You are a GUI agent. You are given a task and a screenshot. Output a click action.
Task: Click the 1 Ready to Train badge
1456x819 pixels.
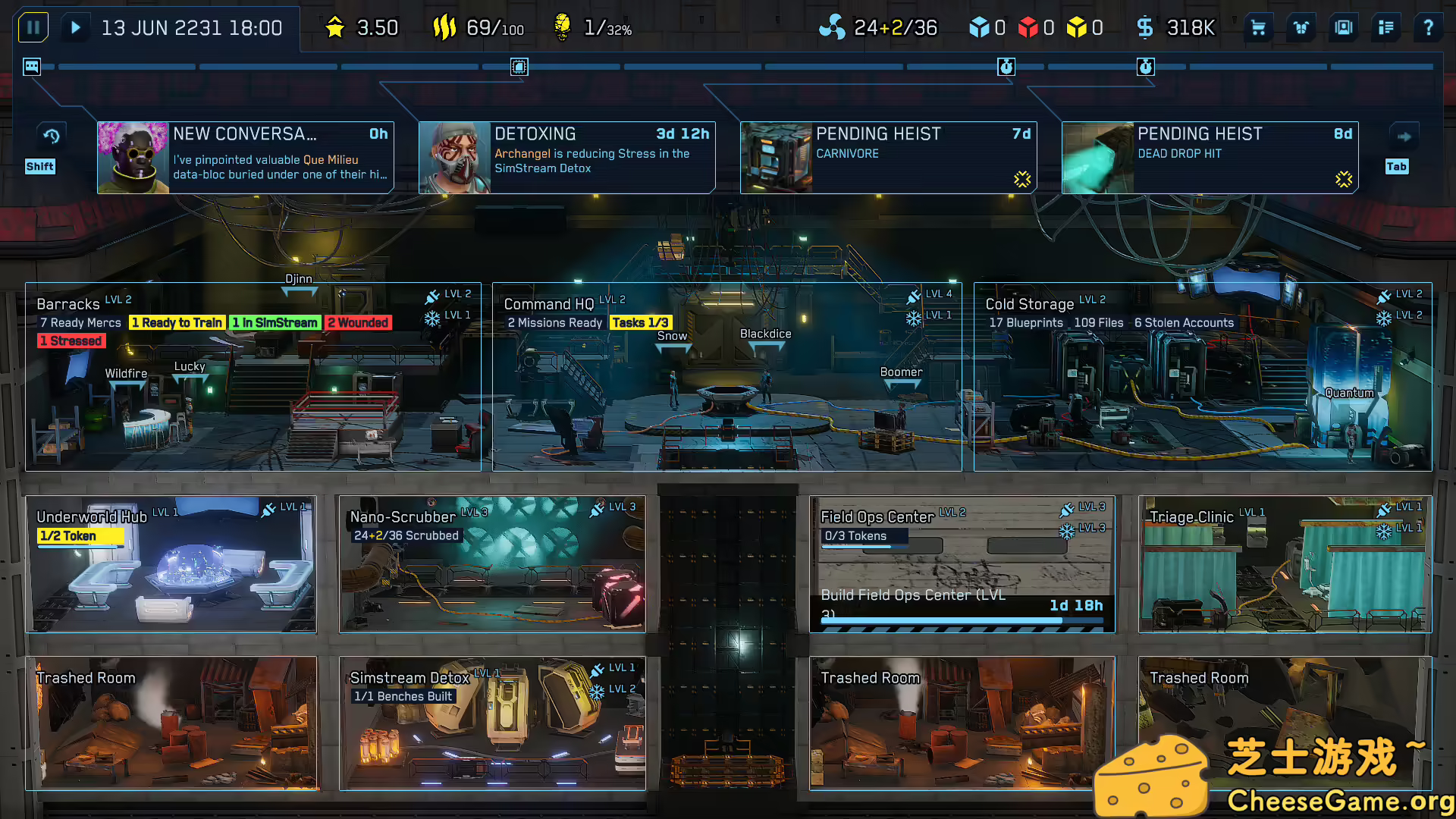click(x=177, y=322)
